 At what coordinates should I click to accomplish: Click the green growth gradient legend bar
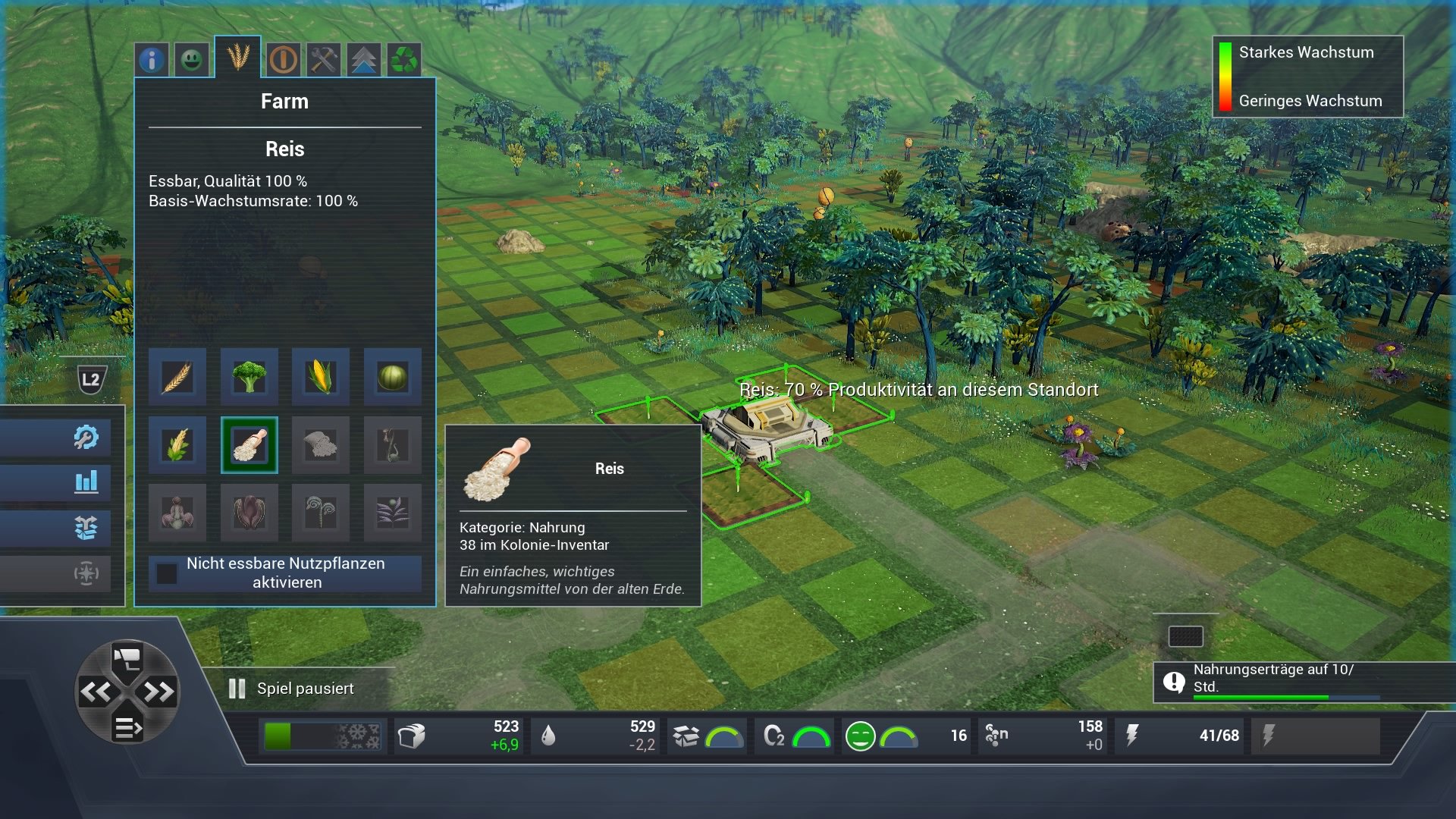pyautogui.click(x=1226, y=77)
